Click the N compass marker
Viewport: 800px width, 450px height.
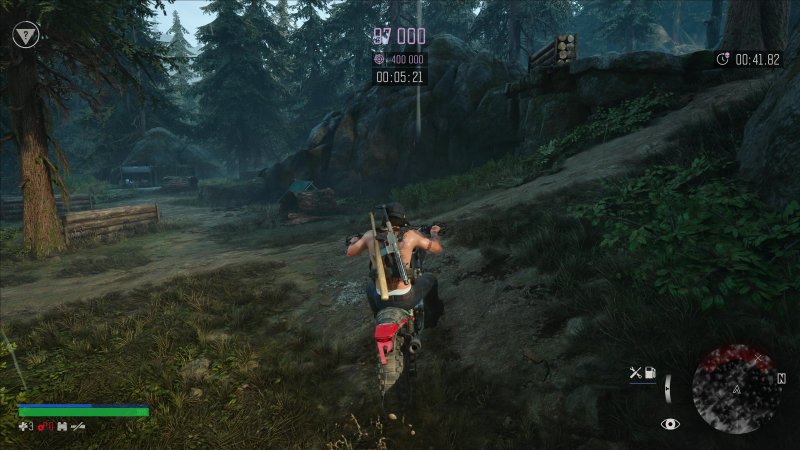(781, 379)
